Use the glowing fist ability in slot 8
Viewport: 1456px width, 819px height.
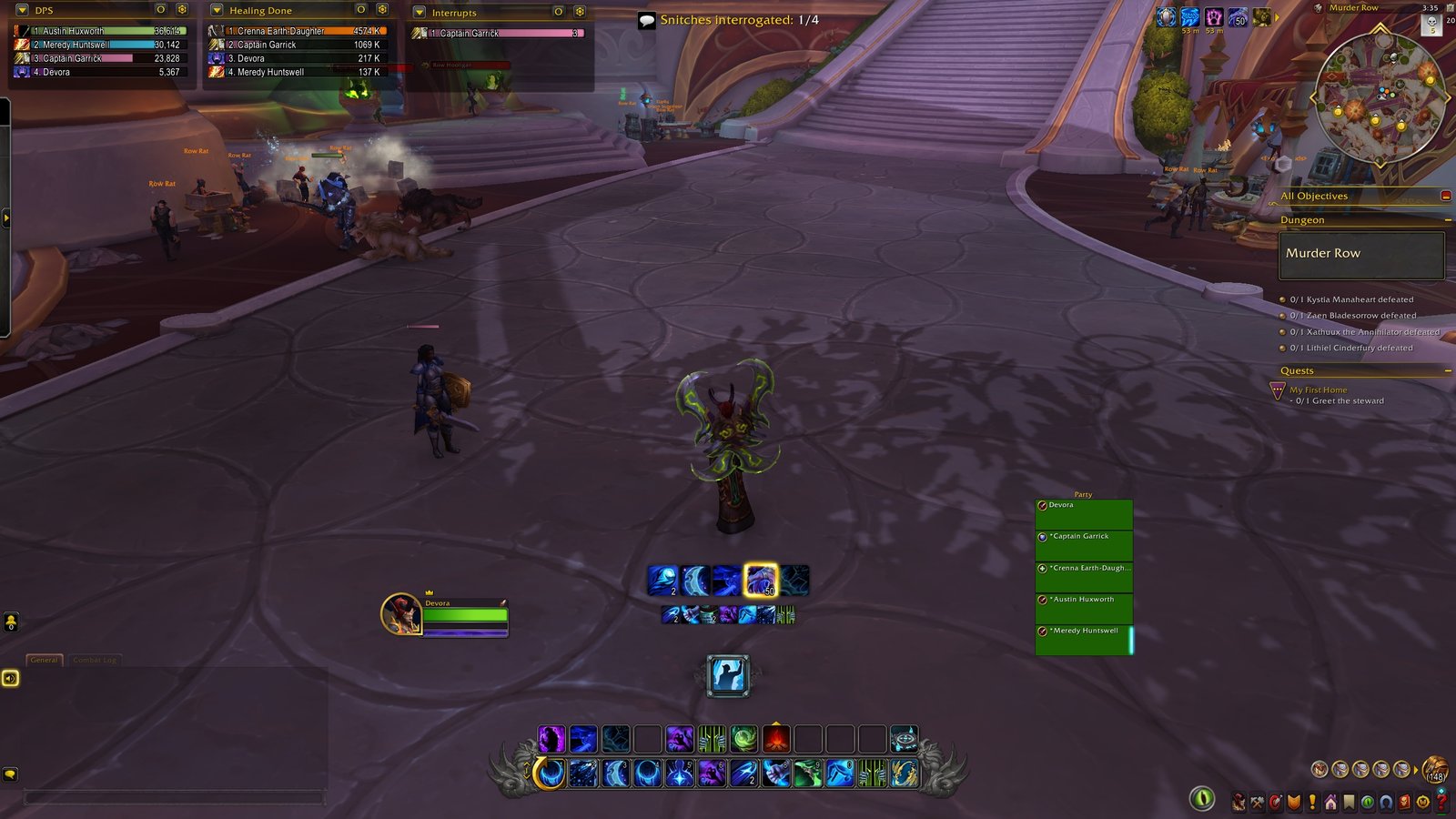[x=776, y=773]
